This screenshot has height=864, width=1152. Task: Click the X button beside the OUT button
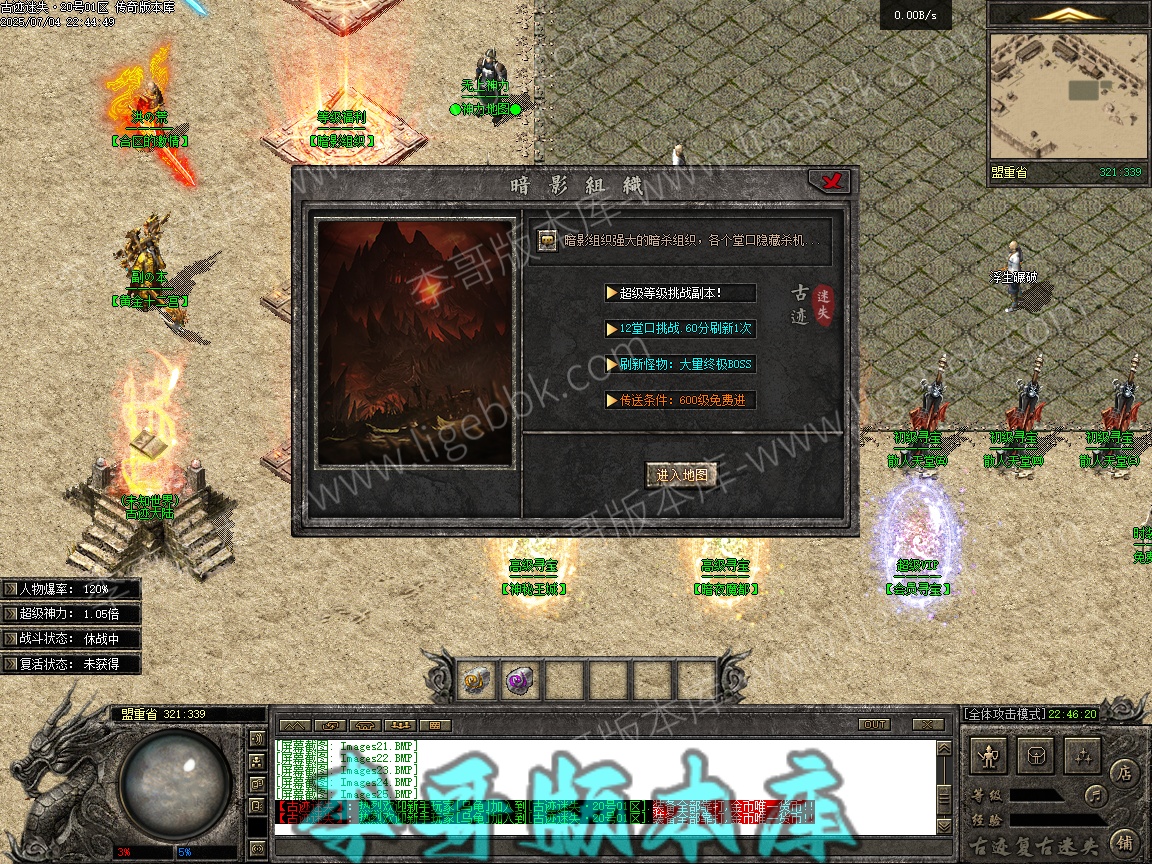click(x=928, y=724)
